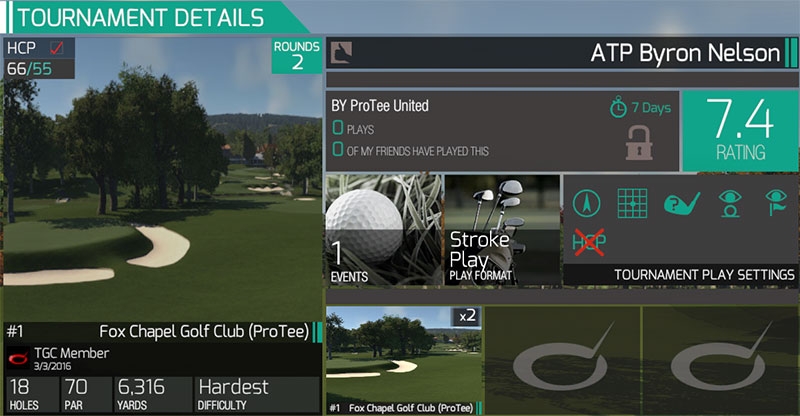800x416 pixels.
Task: Click the thumbs-up icon beside tournament title
Action: [x=341, y=51]
